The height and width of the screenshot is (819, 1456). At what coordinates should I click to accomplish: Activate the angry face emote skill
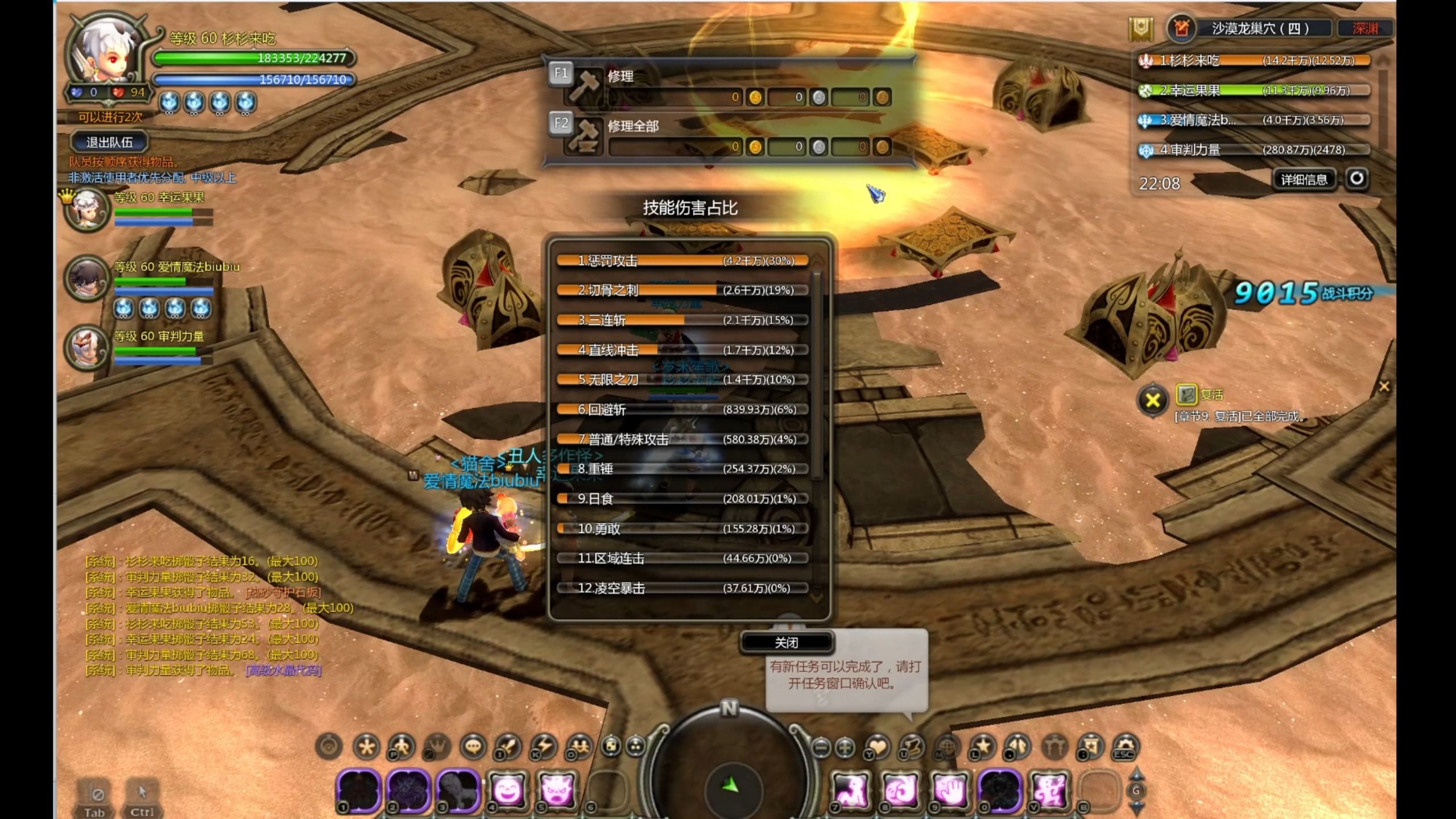(x=556, y=791)
